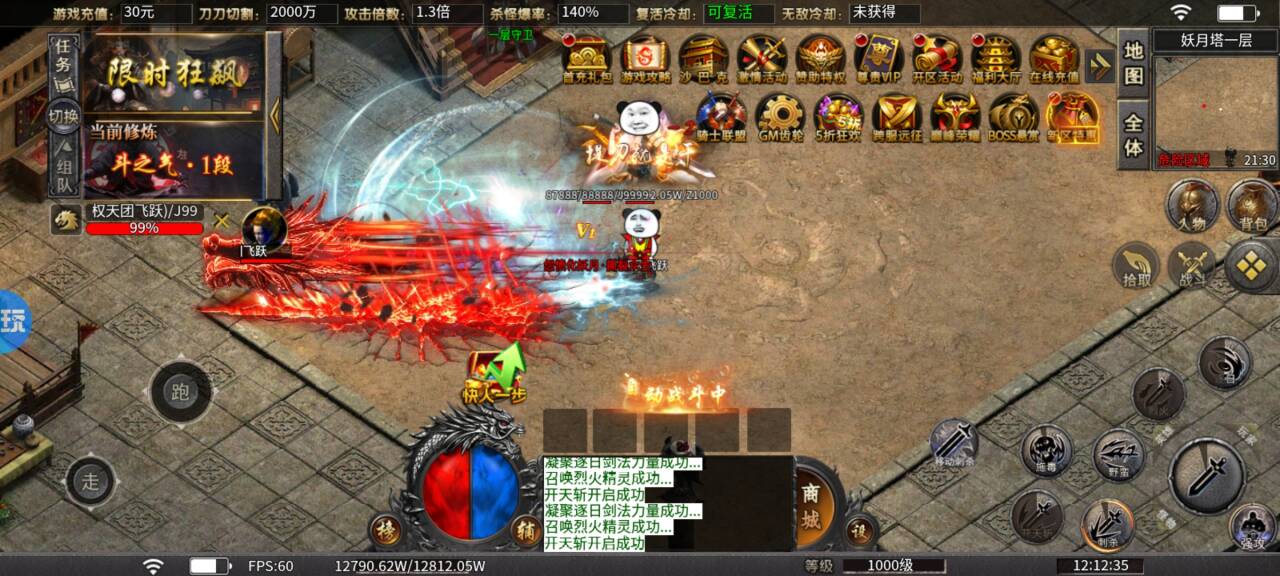This screenshot has width=1280, height=576.
Task: Open the 游戏攻略 game guide icon
Action: click(x=646, y=59)
